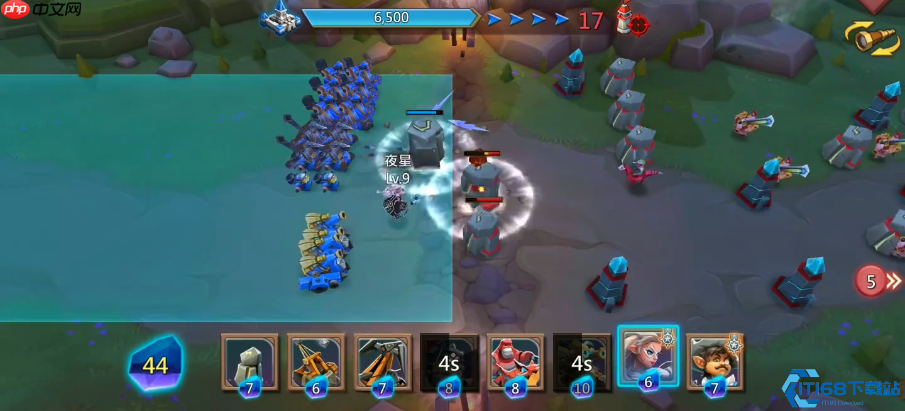Tap the red fast-forward button labeled 5

pyautogui.click(x=877, y=281)
